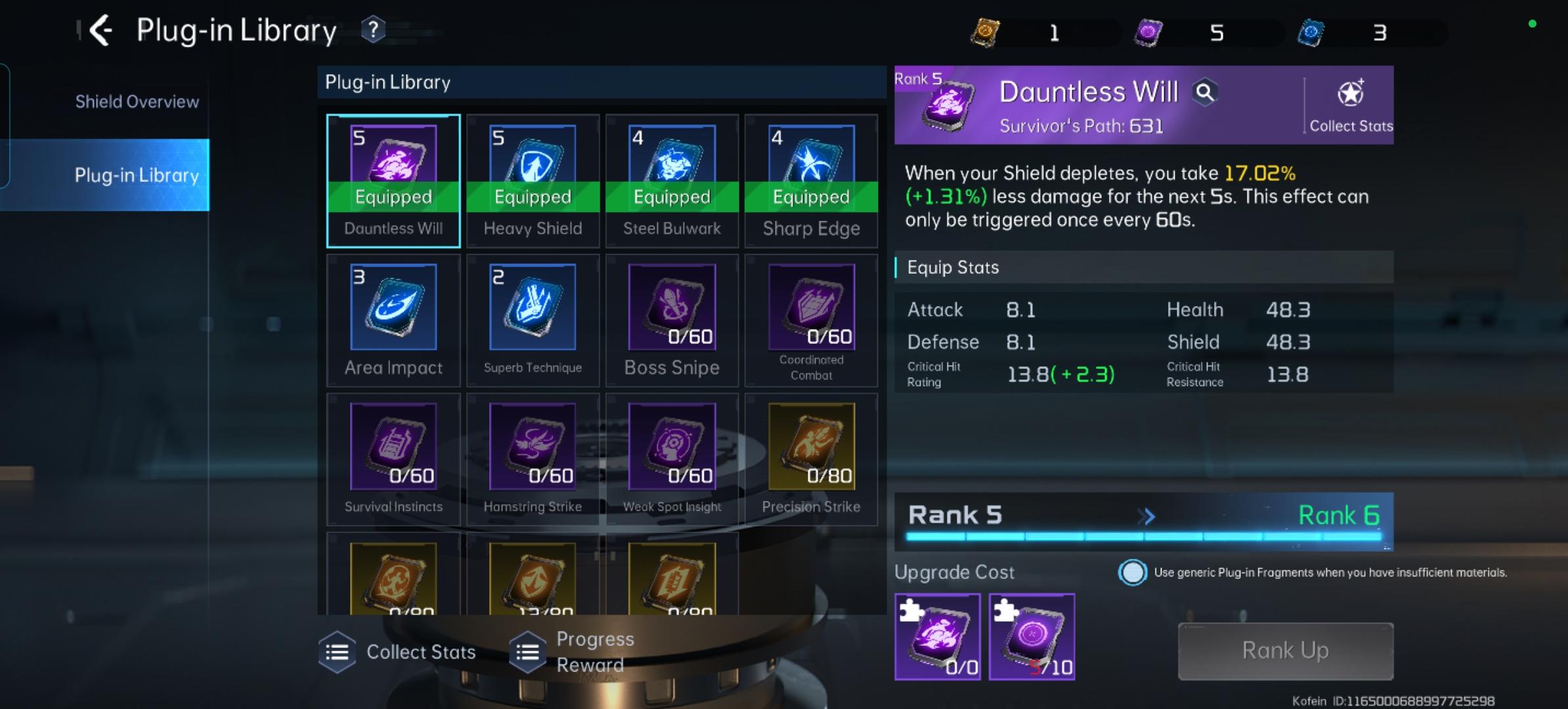The width and height of the screenshot is (1568, 709).
Task: Select the Plug-in Library side tab
Action: 137,175
